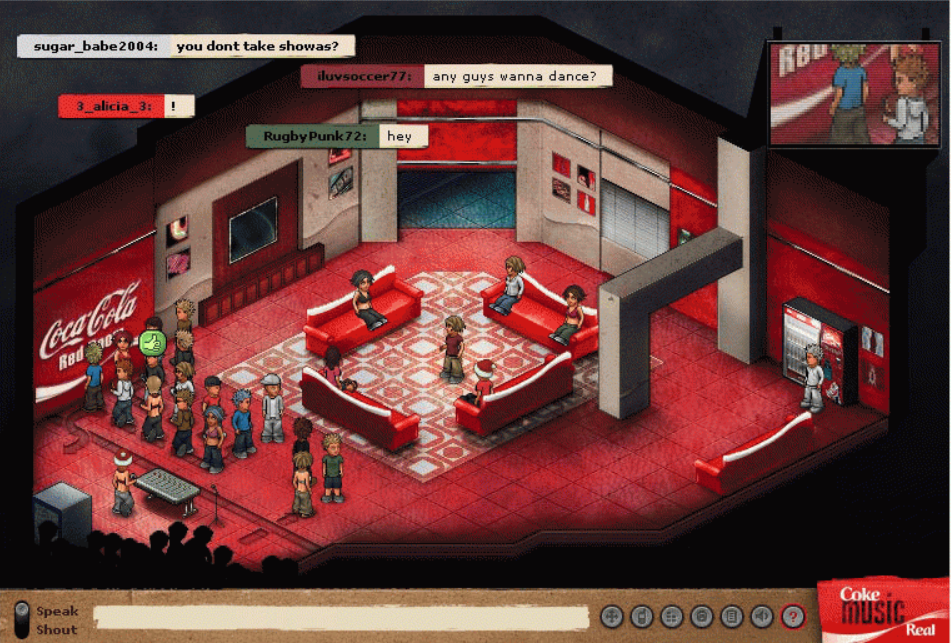Click the four-square grid icon

pyautogui.click(x=672, y=617)
